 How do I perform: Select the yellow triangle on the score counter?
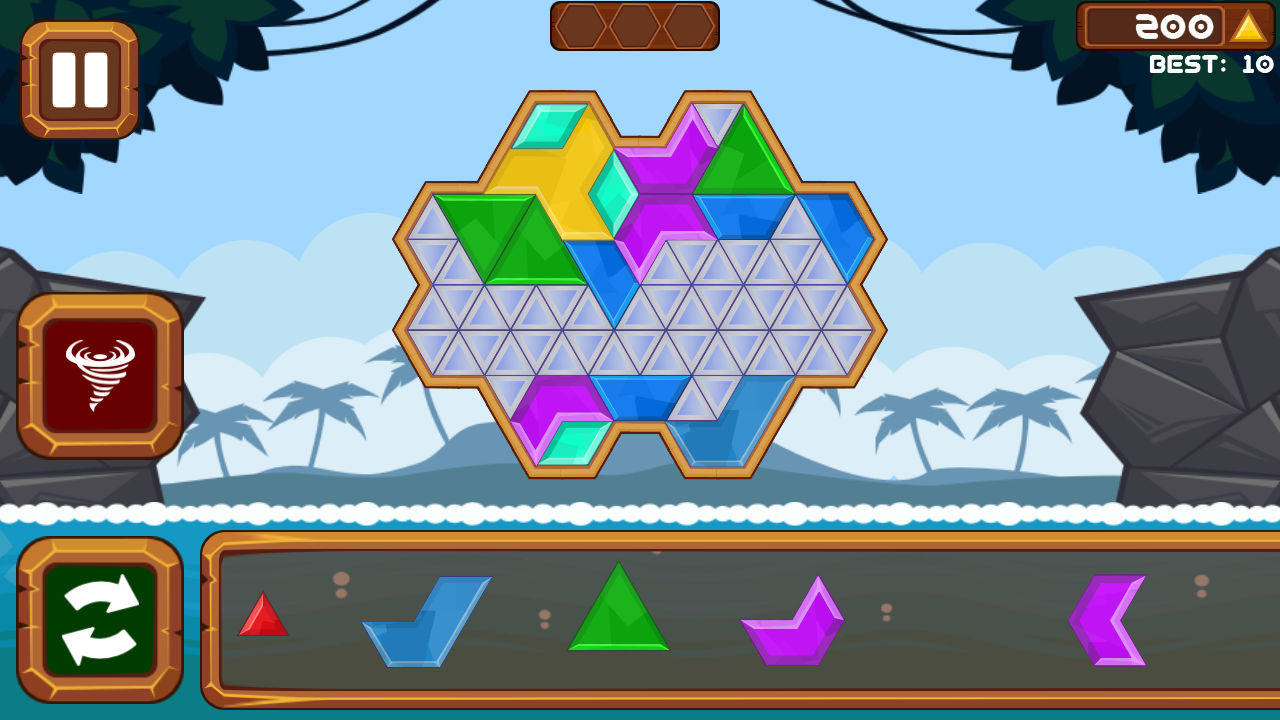coord(1247,26)
